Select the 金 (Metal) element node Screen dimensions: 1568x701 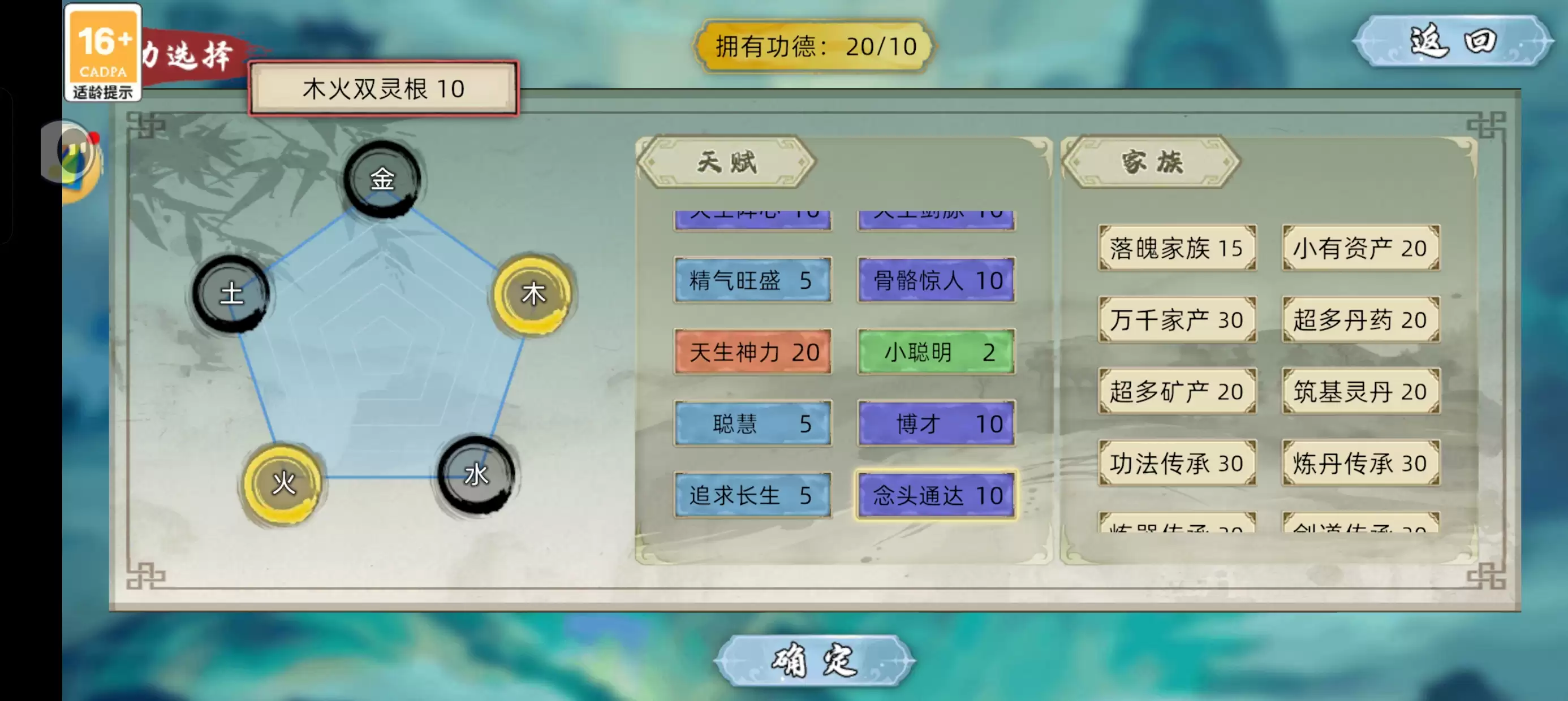coord(381,180)
